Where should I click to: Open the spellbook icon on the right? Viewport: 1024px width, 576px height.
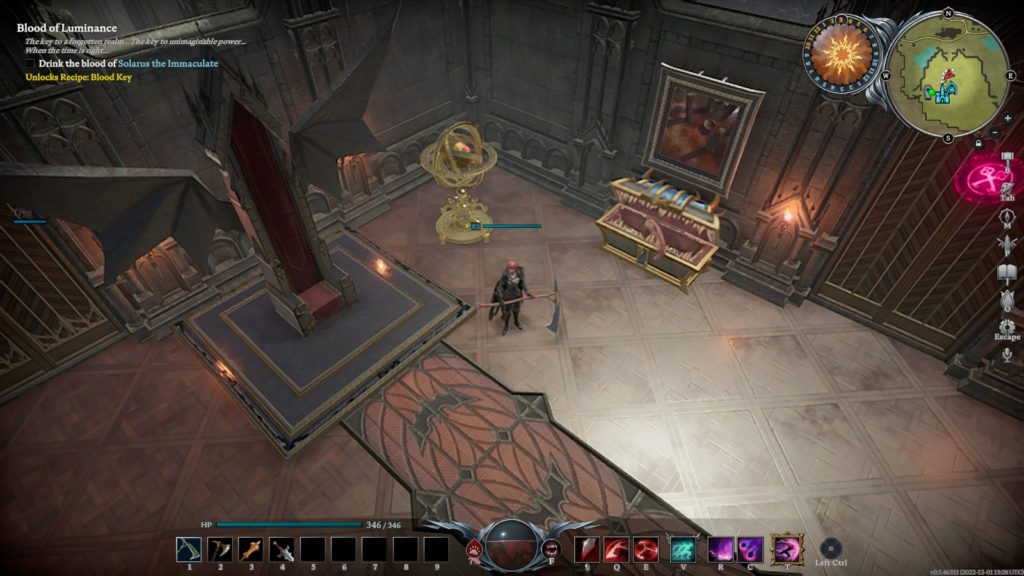point(1007,271)
